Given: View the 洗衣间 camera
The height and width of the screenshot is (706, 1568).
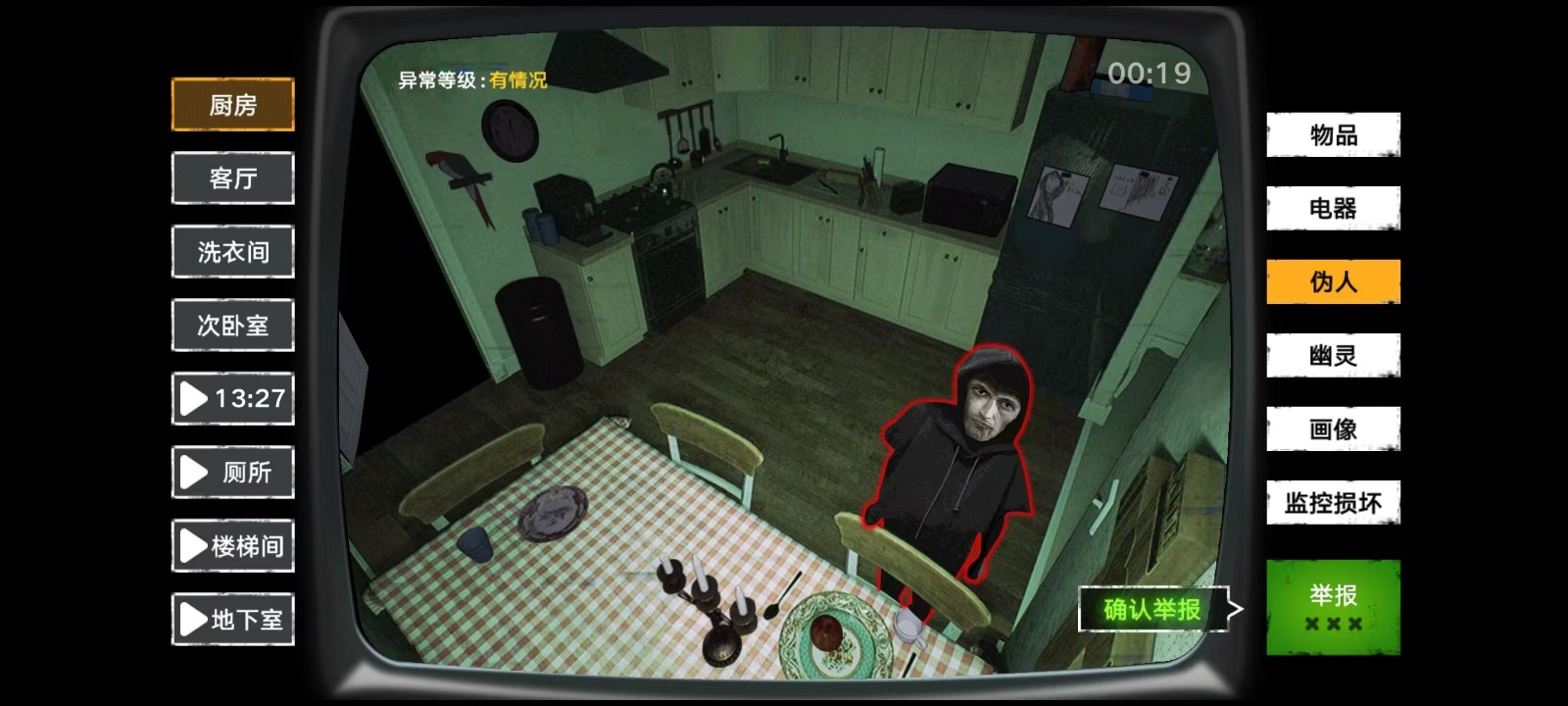Looking at the screenshot, I should click(x=232, y=251).
